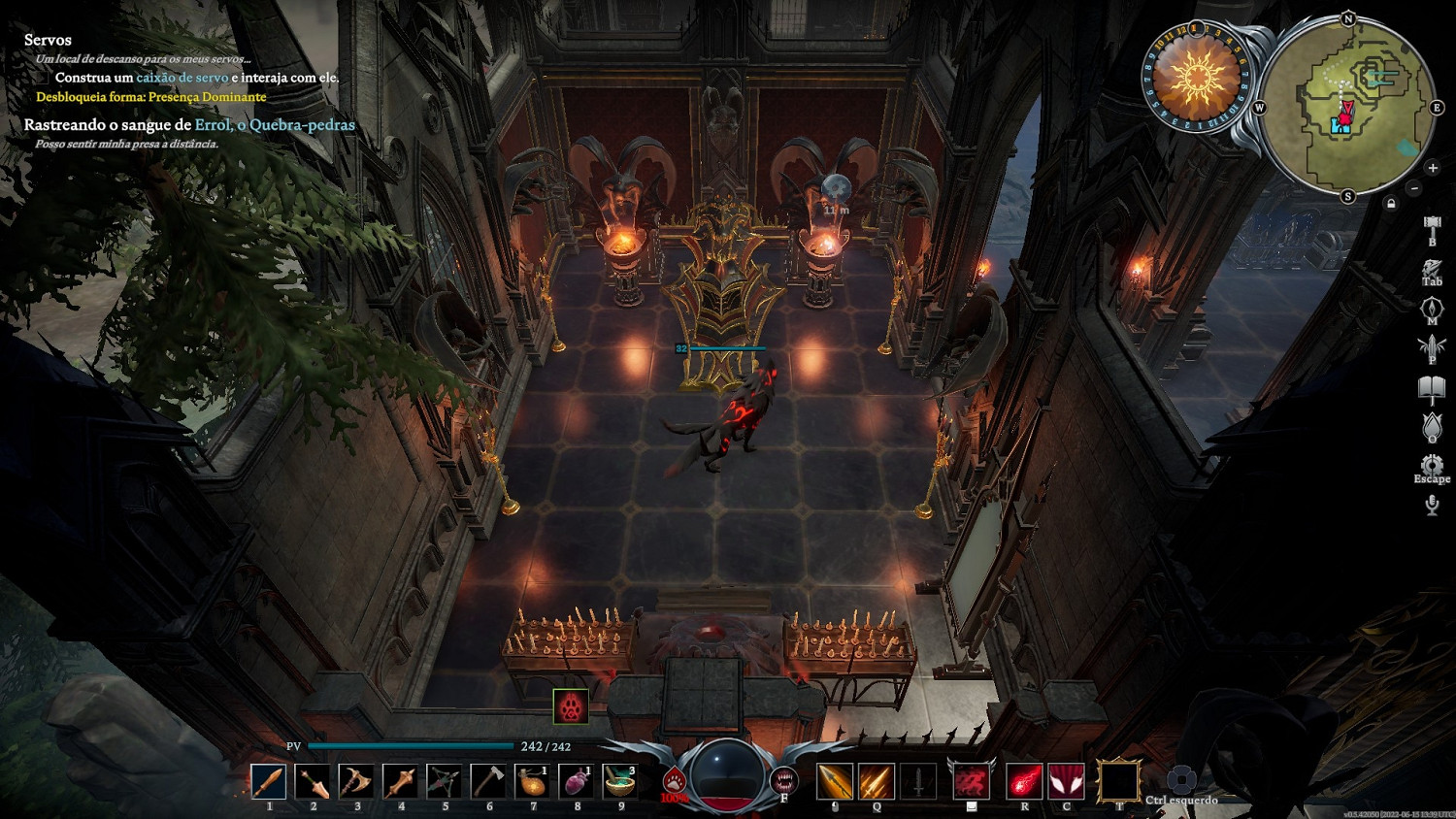Toggle the minimap lock icon
Screen dimensions: 1456x819
pyautogui.click(x=1391, y=204)
